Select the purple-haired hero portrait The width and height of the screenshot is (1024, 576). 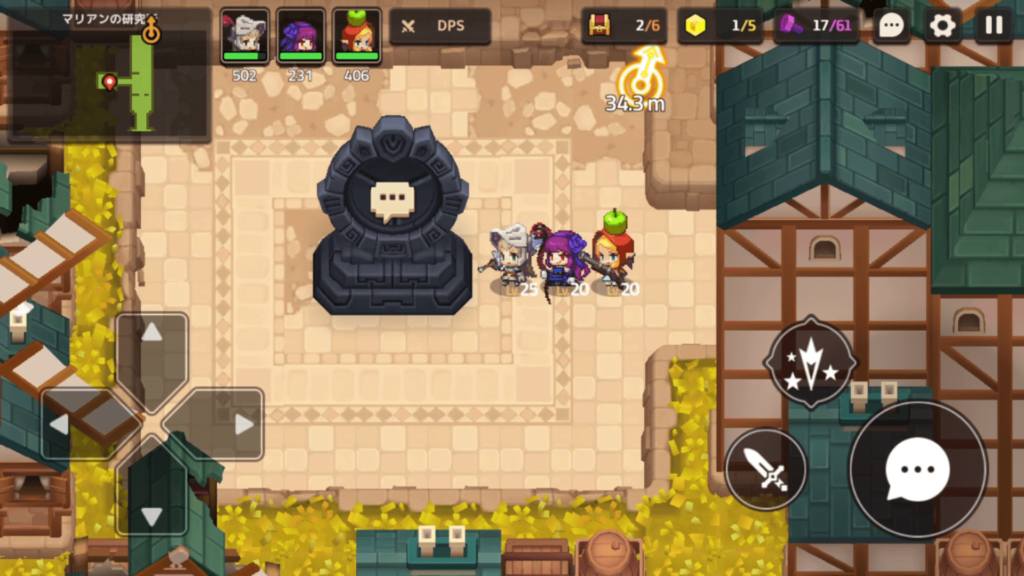[x=300, y=36]
